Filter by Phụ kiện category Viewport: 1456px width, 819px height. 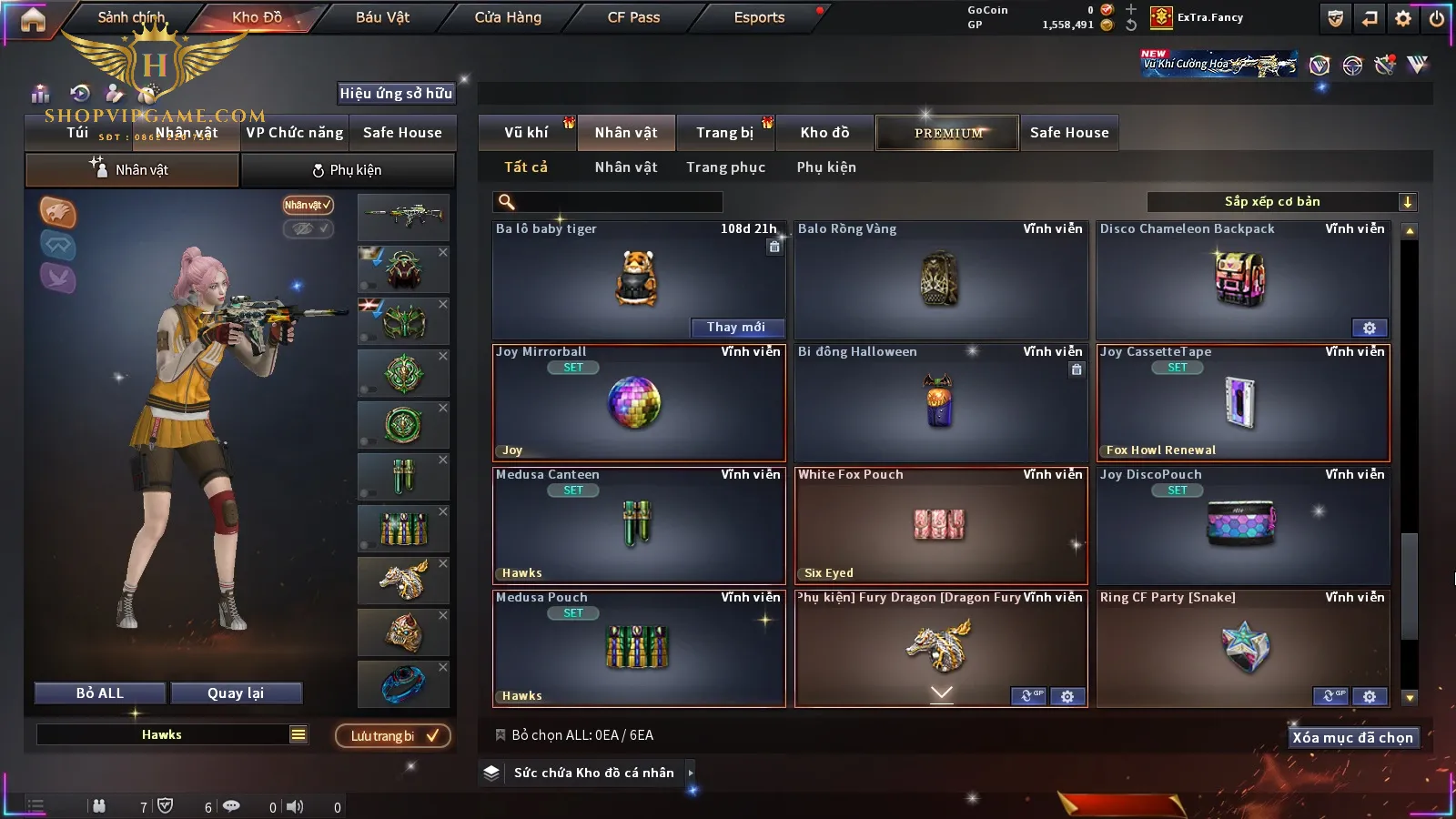pyautogui.click(x=826, y=167)
